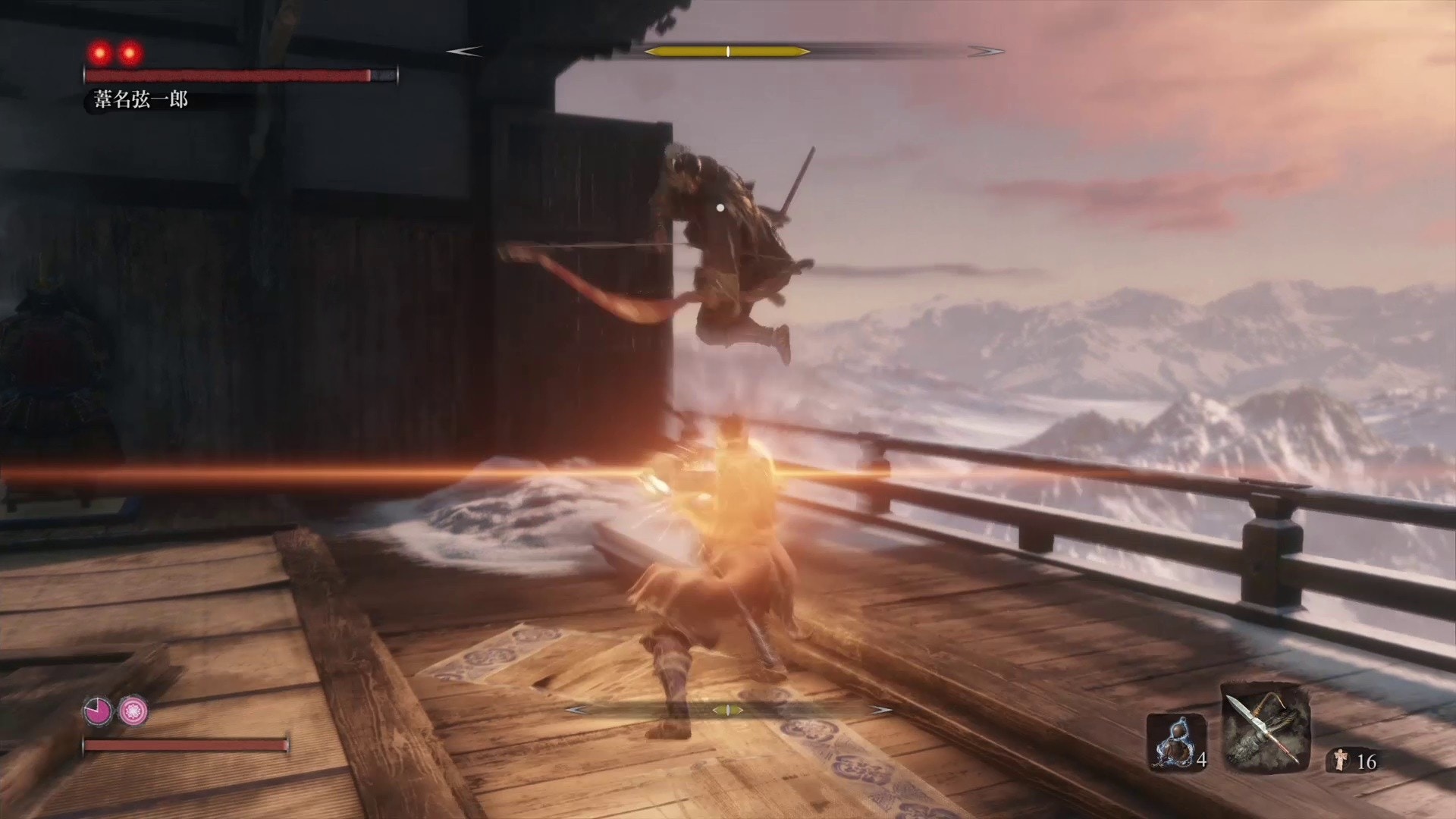The image size is (1456, 819).
Task: Click the second red deathblow dot
Action: point(130,51)
